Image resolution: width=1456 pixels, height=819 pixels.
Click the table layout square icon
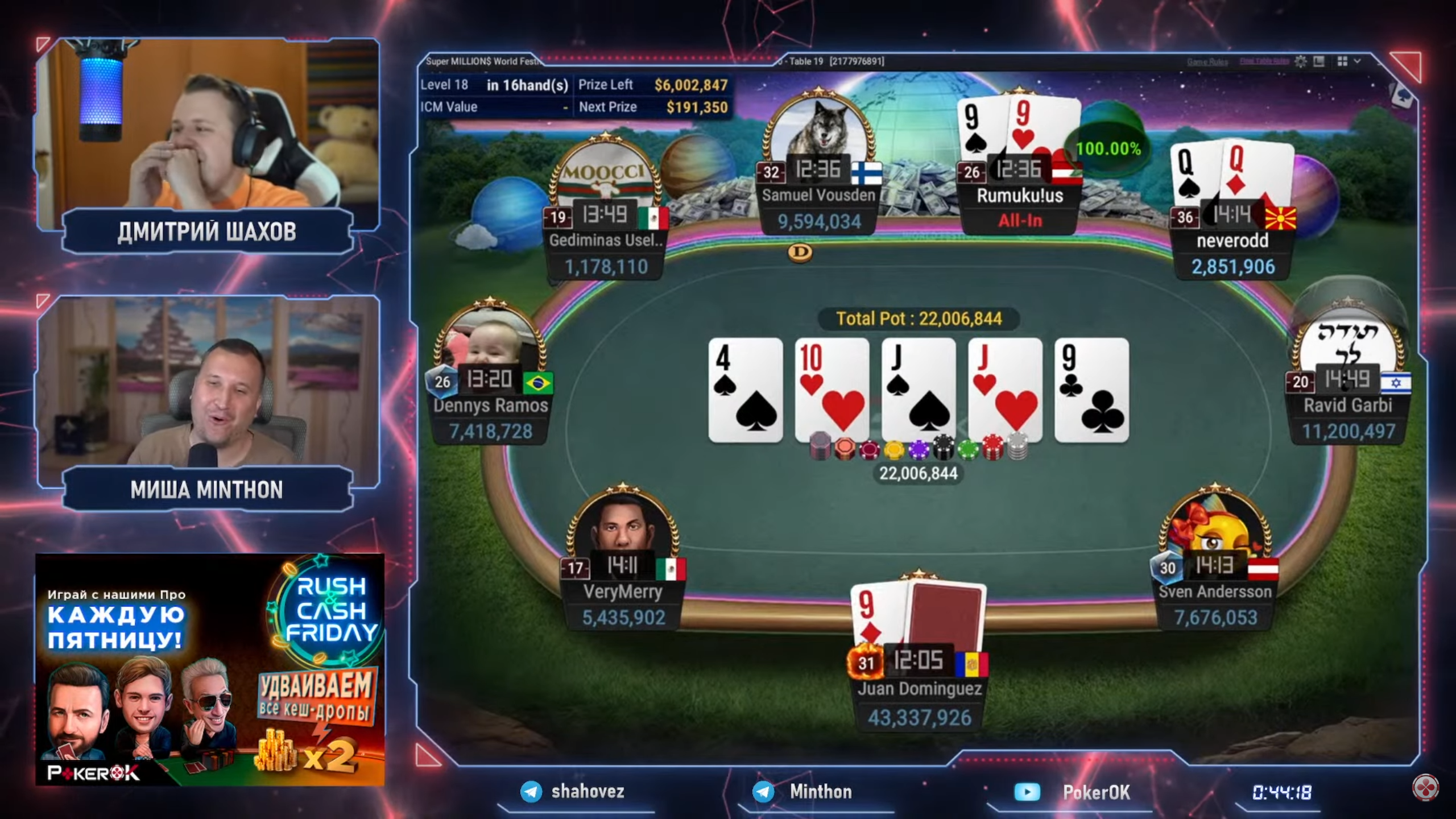(x=1319, y=61)
